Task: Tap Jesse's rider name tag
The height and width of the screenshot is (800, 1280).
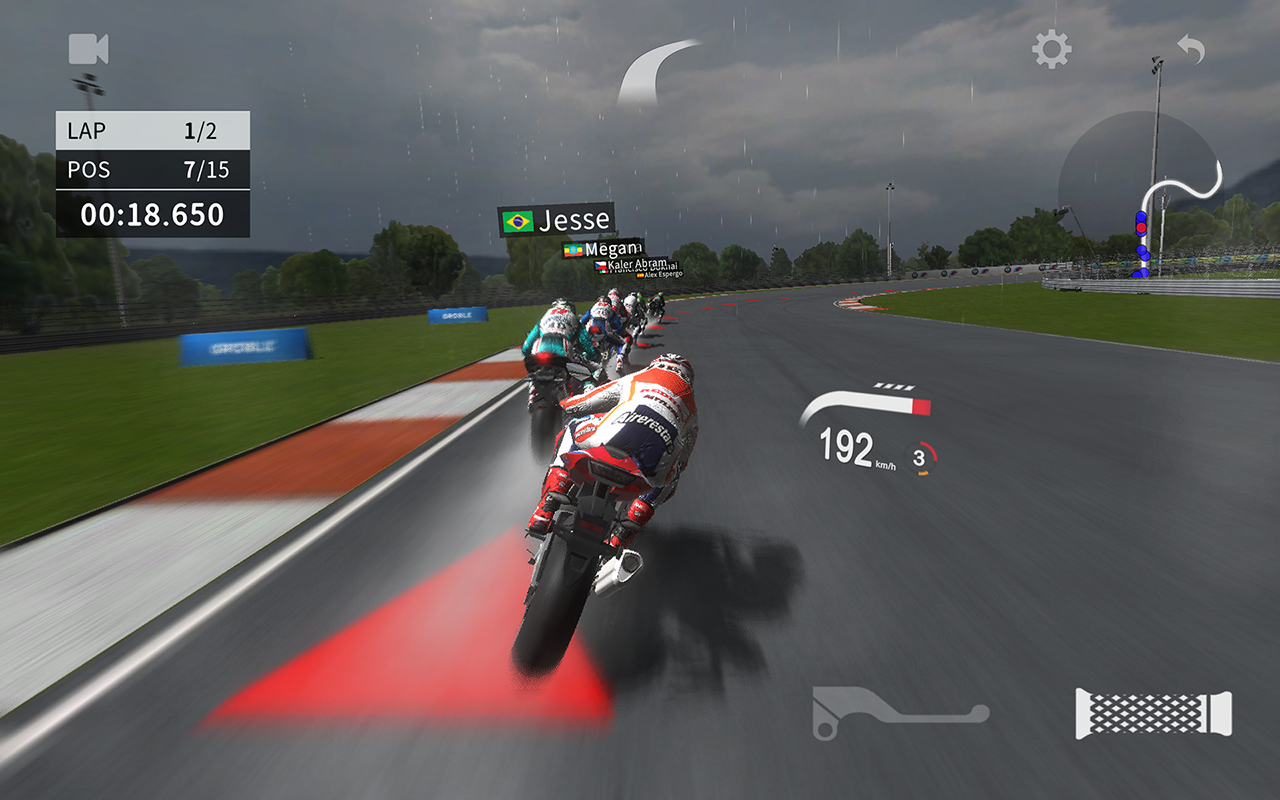Action: pos(577,219)
